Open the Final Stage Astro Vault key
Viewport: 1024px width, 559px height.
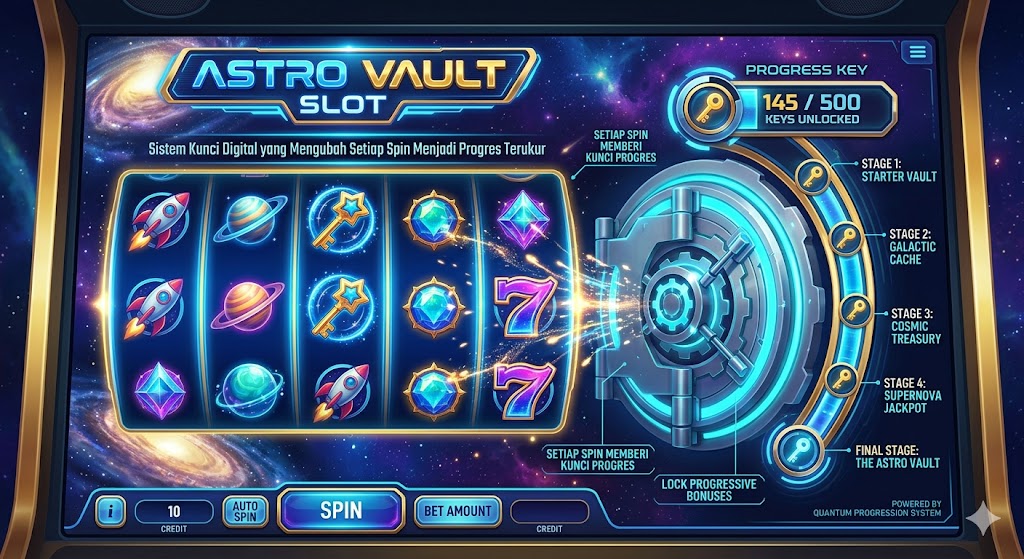coord(798,446)
